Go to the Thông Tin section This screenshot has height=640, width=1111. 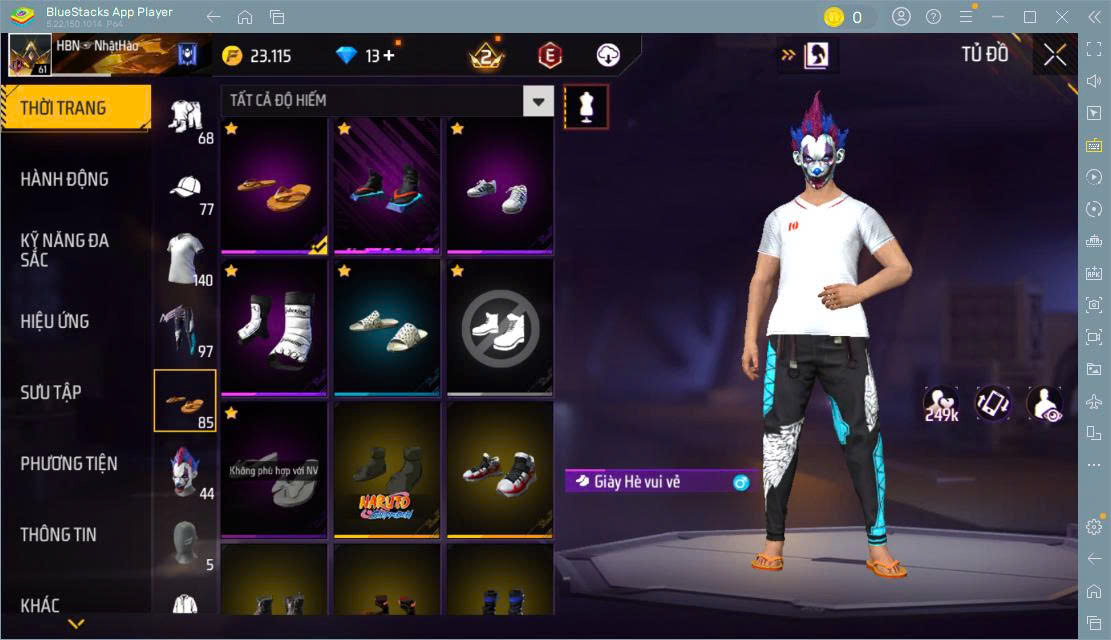click(x=59, y=534)
